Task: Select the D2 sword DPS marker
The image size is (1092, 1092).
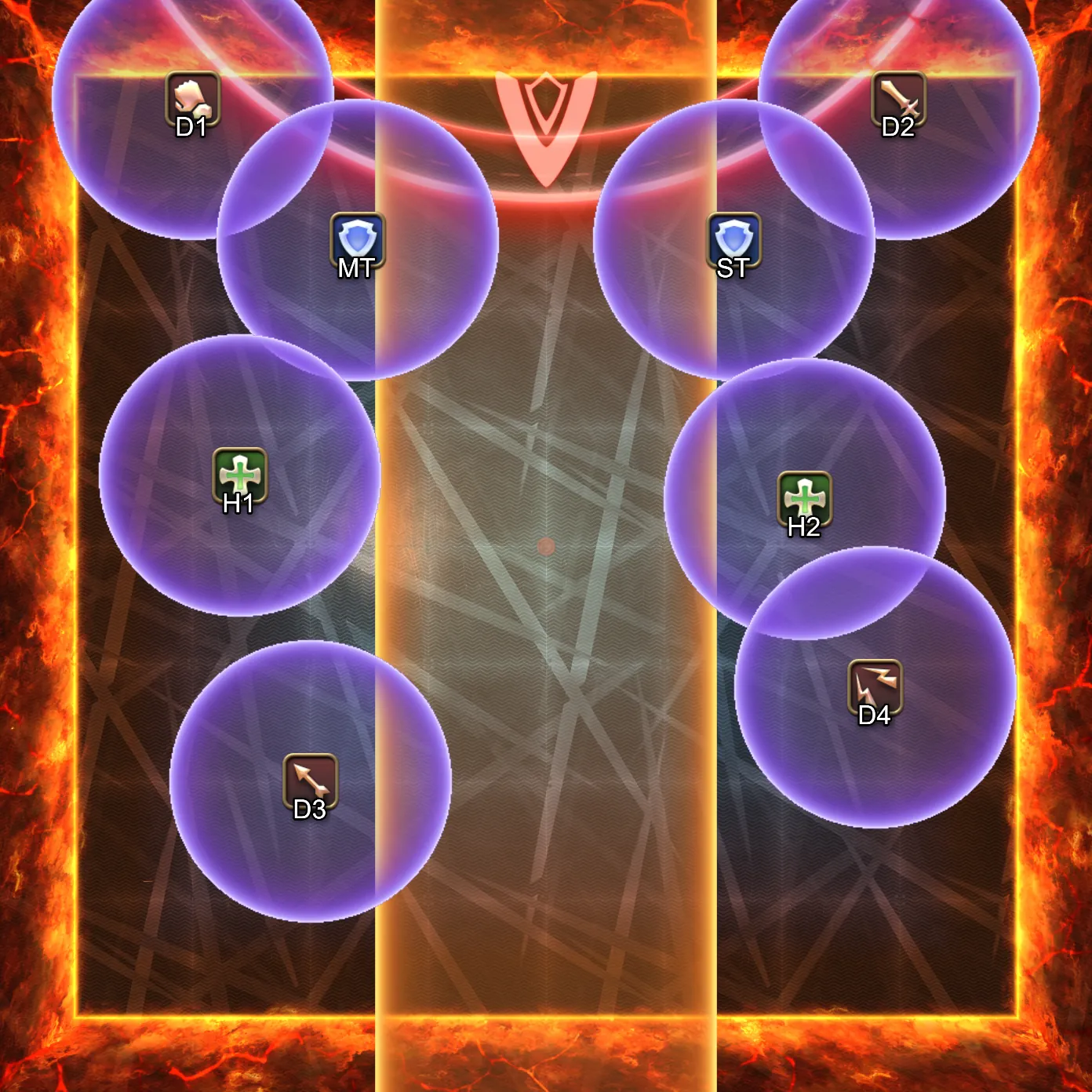Action: click(898, 99)
